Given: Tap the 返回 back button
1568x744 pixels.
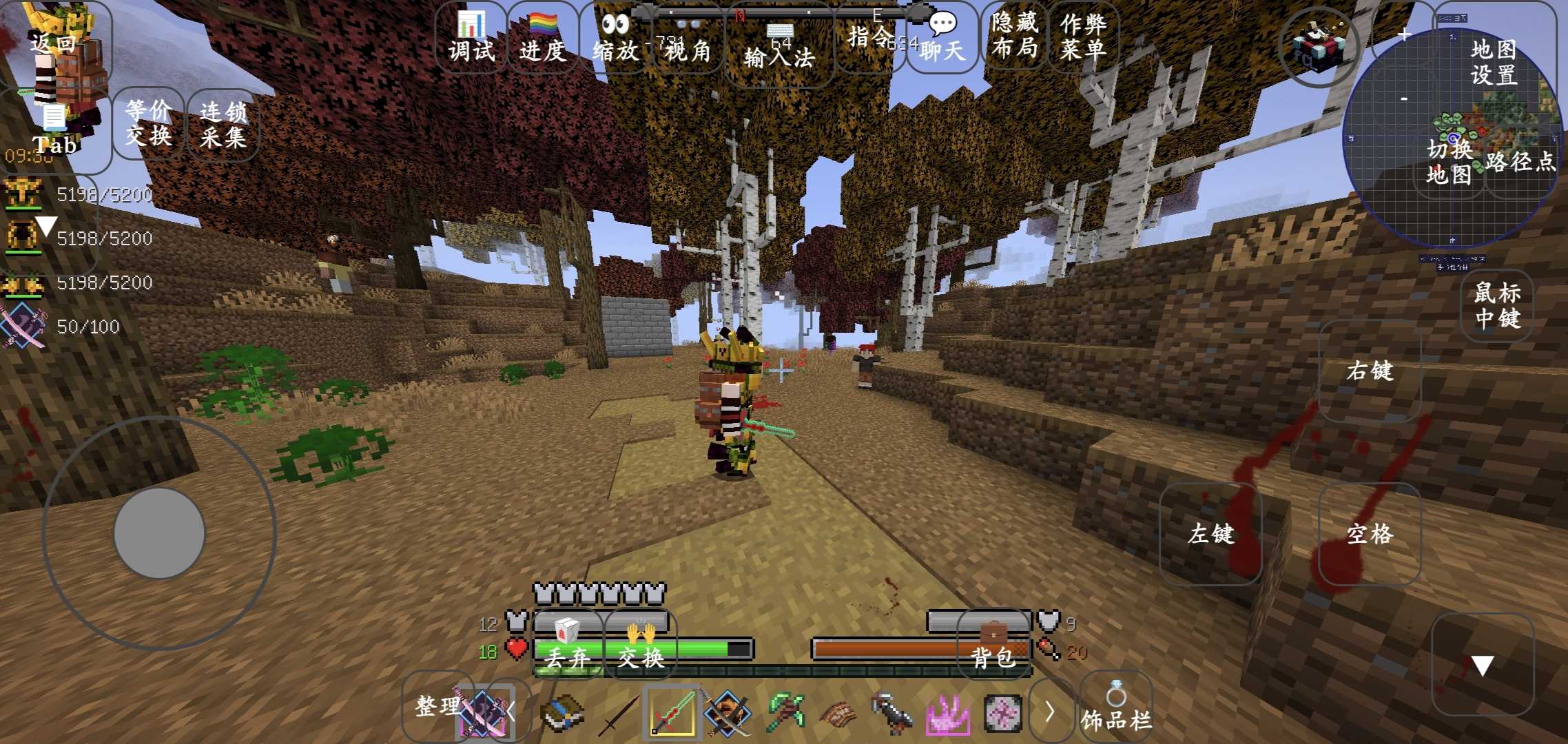Looking at the screenshot, I should [x=54, y=43].
